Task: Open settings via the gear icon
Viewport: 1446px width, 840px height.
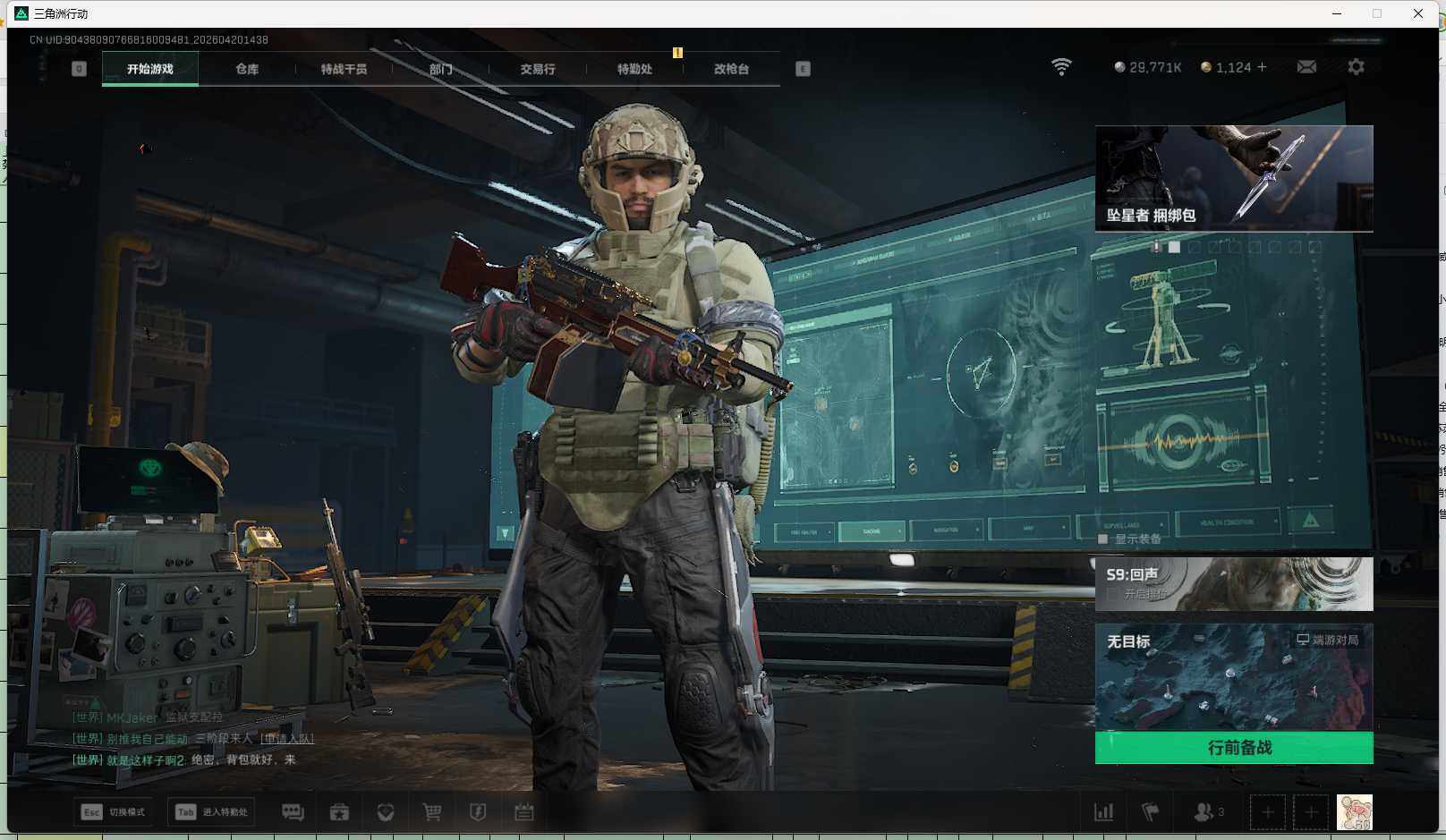Action: click(1356, 67)
